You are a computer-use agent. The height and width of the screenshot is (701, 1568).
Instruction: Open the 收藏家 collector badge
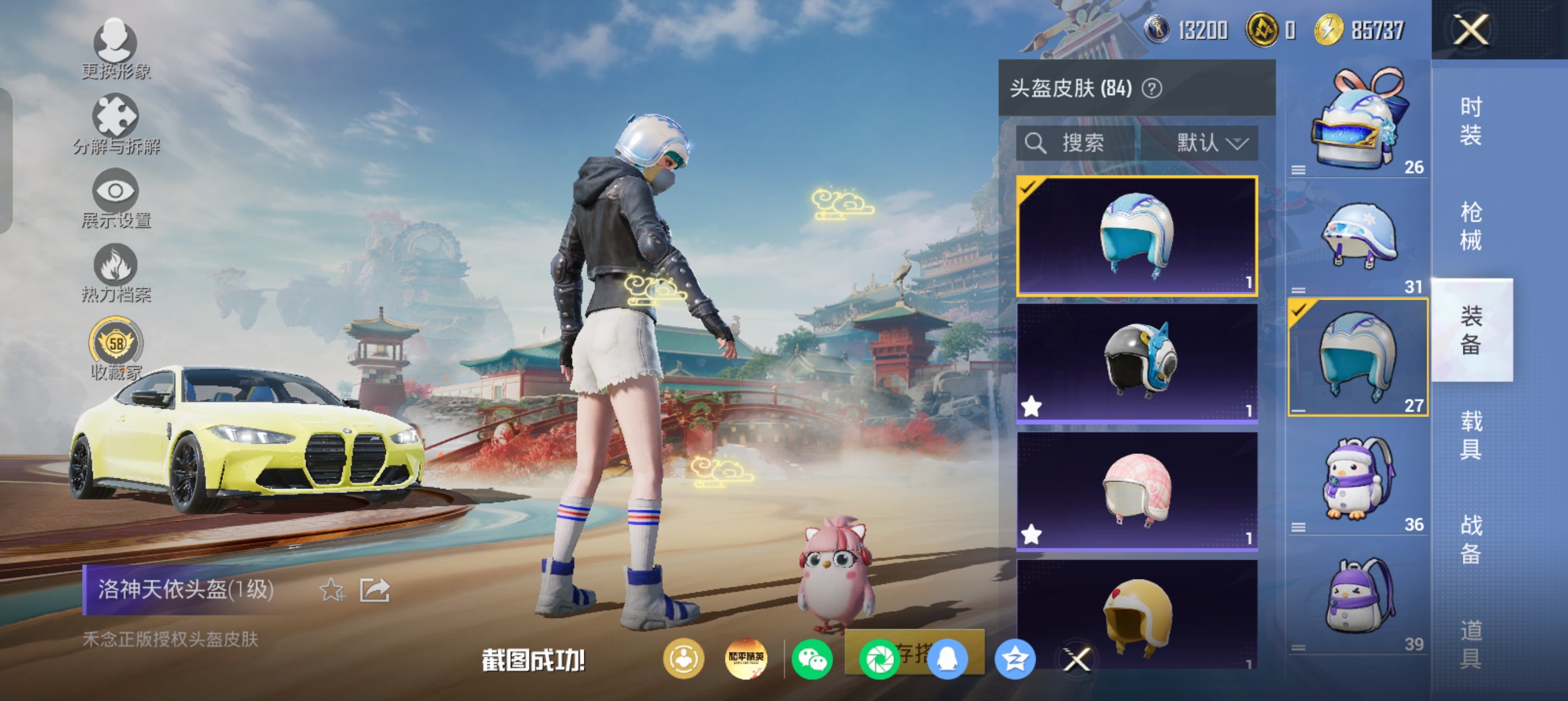click(115, 348)
